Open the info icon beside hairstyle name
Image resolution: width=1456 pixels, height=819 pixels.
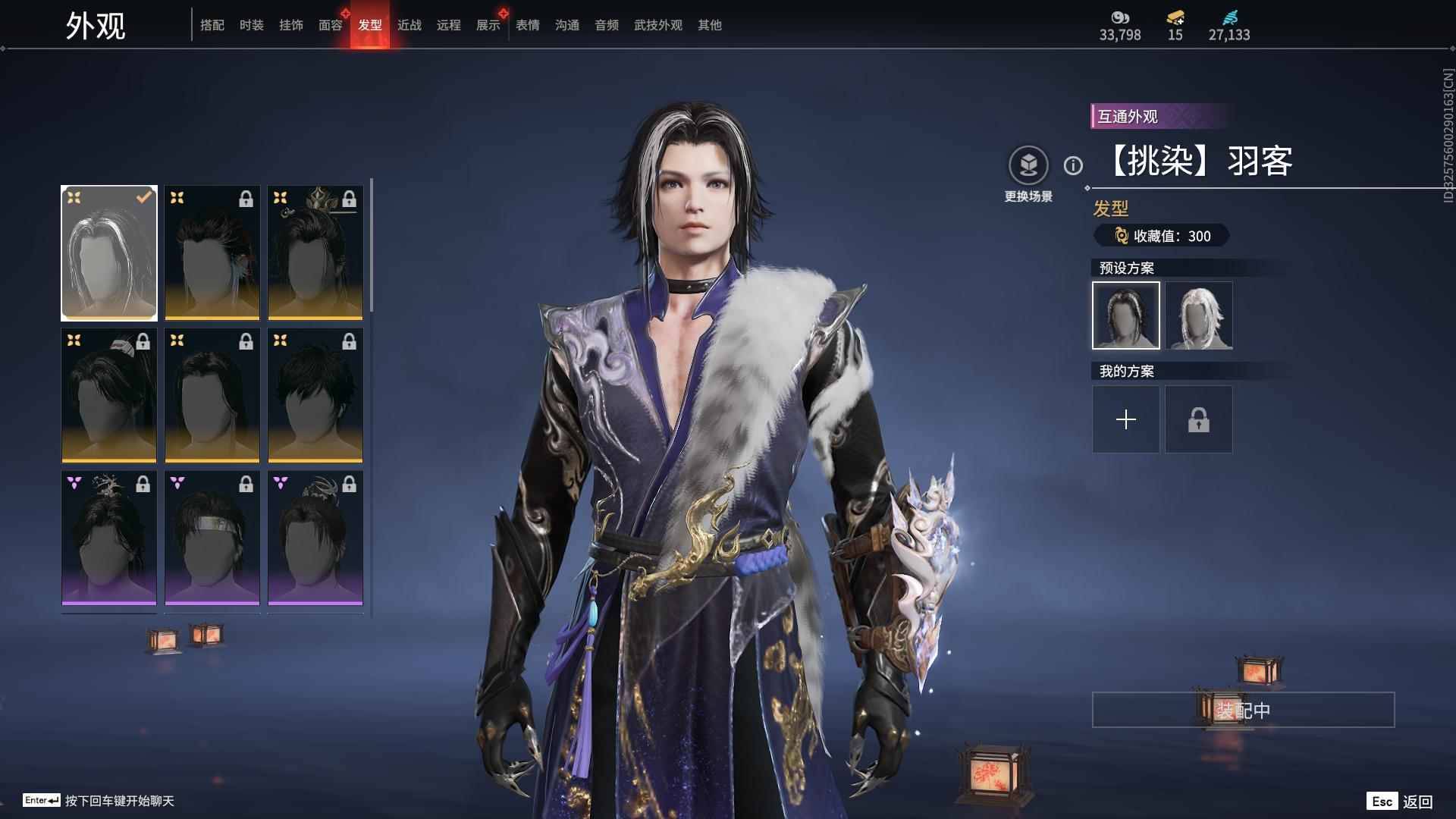point(1073,165)
